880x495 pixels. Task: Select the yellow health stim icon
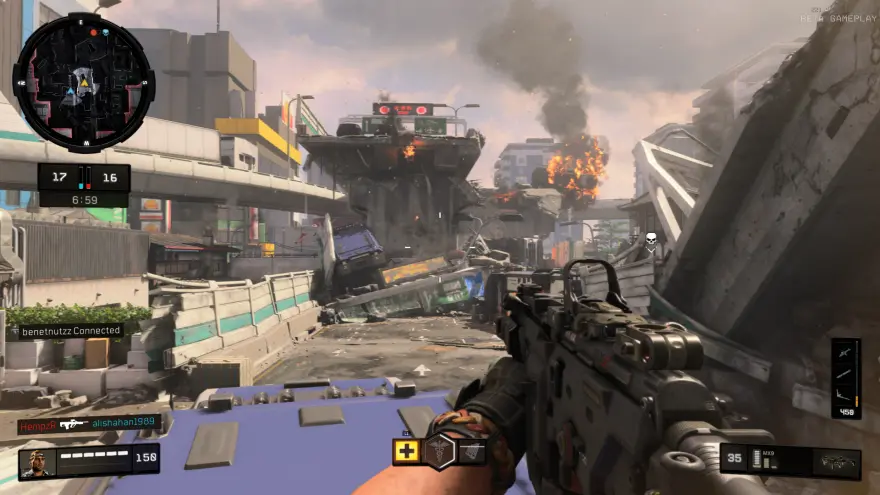[x=406, y=451]
